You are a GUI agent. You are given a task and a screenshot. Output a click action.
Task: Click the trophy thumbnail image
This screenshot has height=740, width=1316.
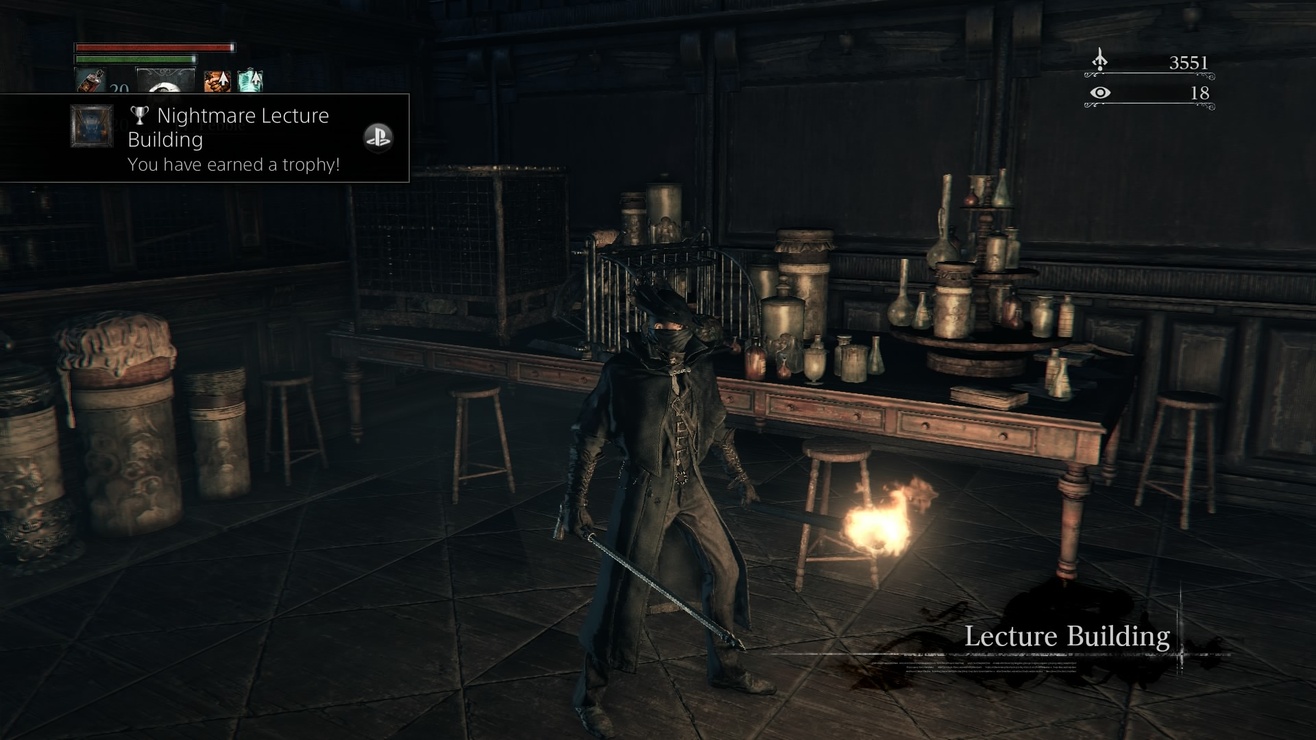tap(91, 127)
